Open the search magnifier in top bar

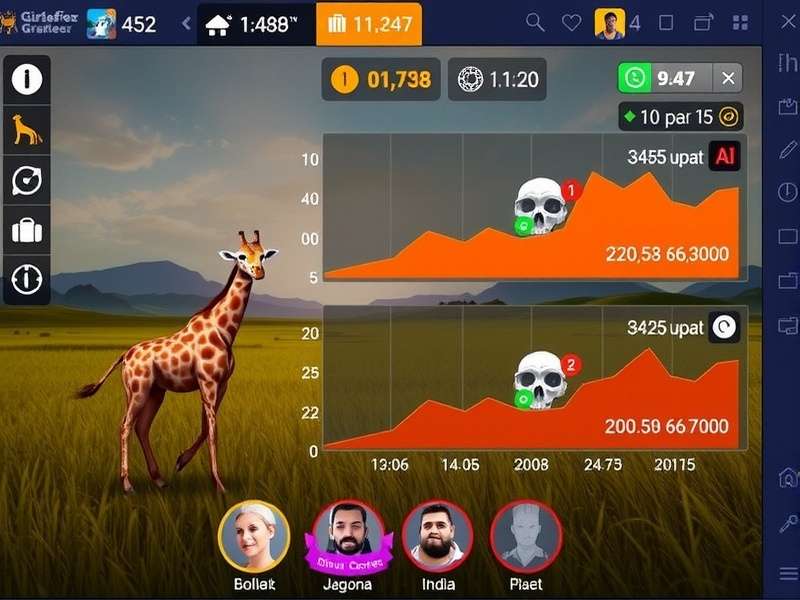[x=535, y=23]
